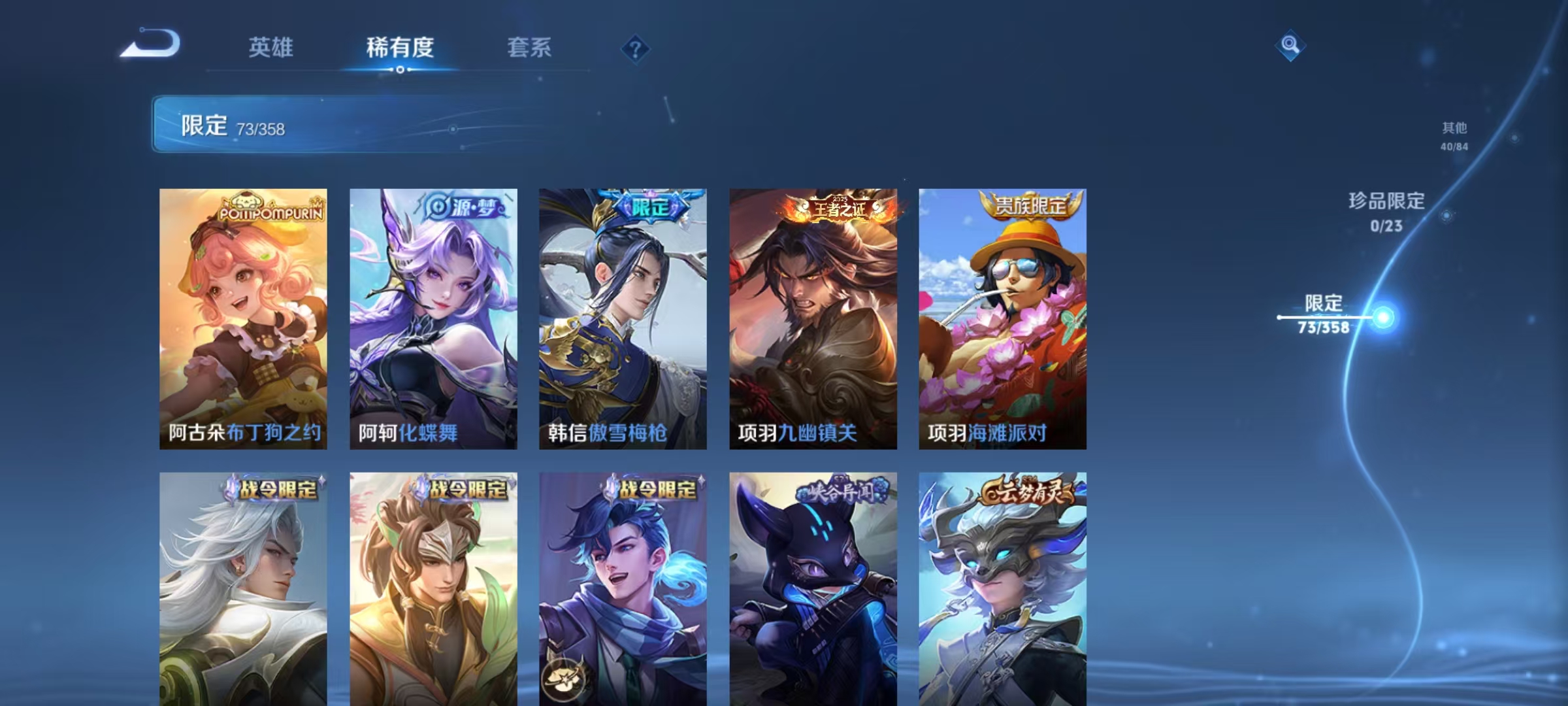Image resolution: width=1568 pixels, height=706 pixels.
Task: Open the search magnifier icon
Action: pos(1289,46)
